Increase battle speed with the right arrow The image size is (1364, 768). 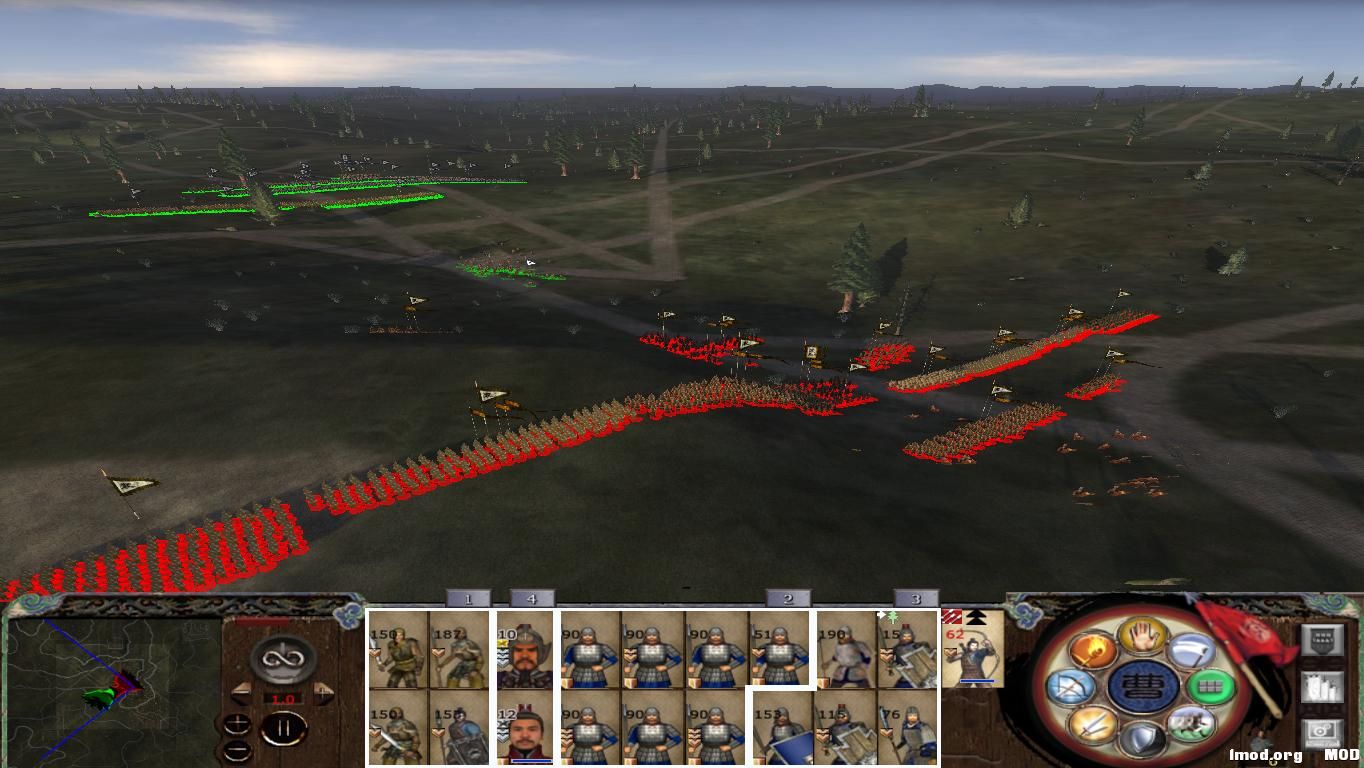click(x=323, y=693)
